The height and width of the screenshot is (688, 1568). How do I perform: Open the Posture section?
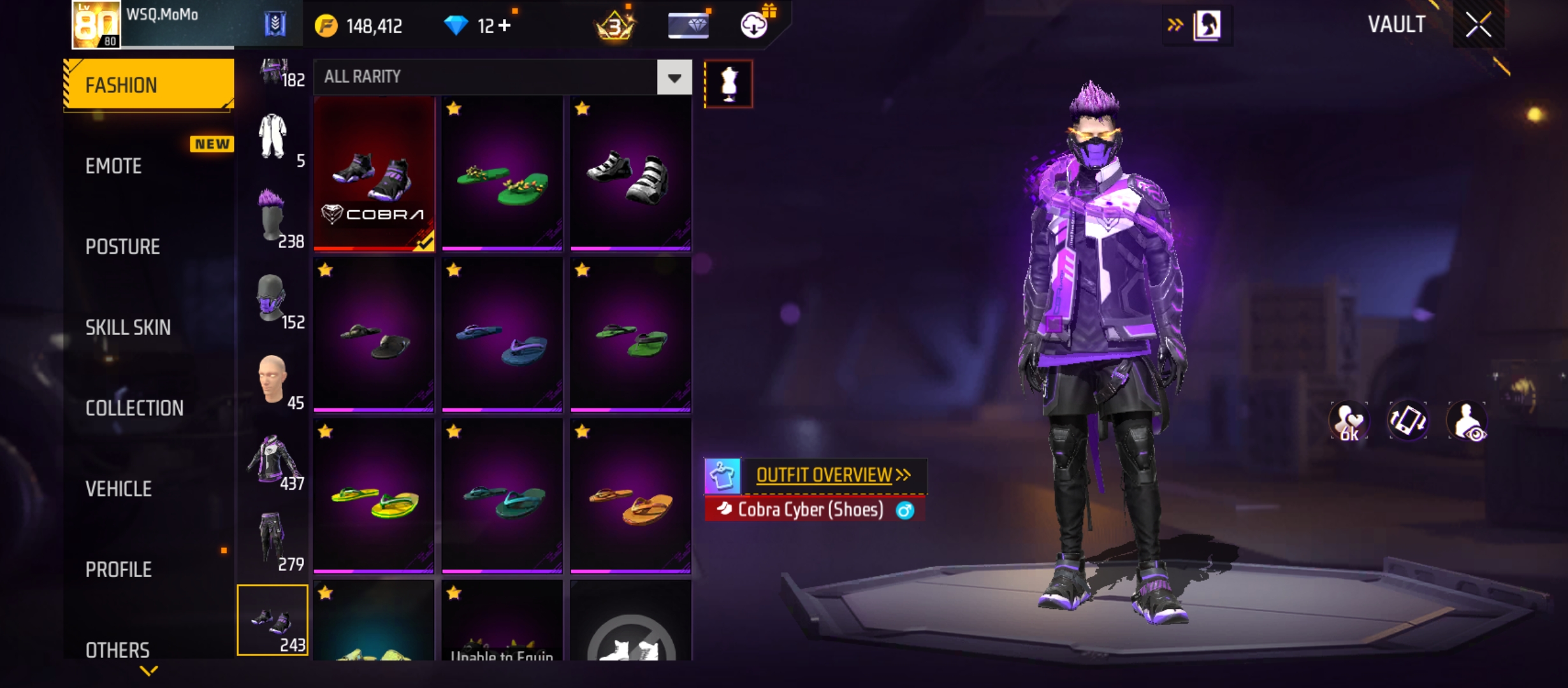coord(122,247)
